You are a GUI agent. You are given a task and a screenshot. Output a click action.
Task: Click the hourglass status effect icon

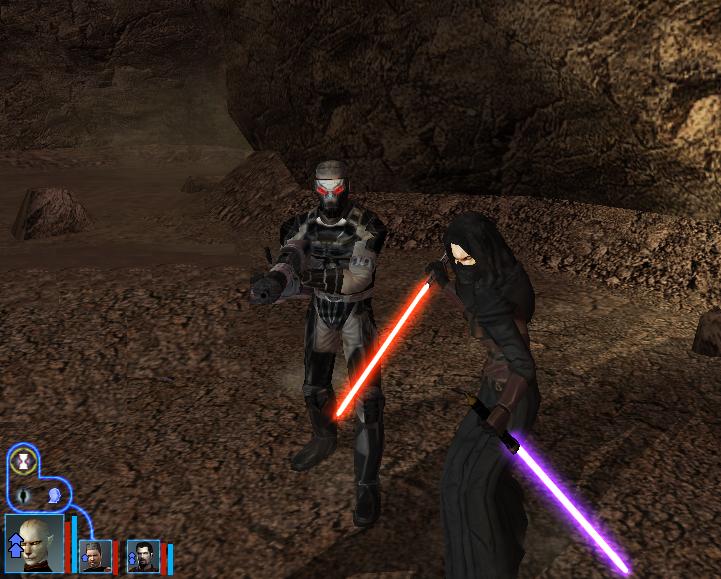click(x=24, y=462)
